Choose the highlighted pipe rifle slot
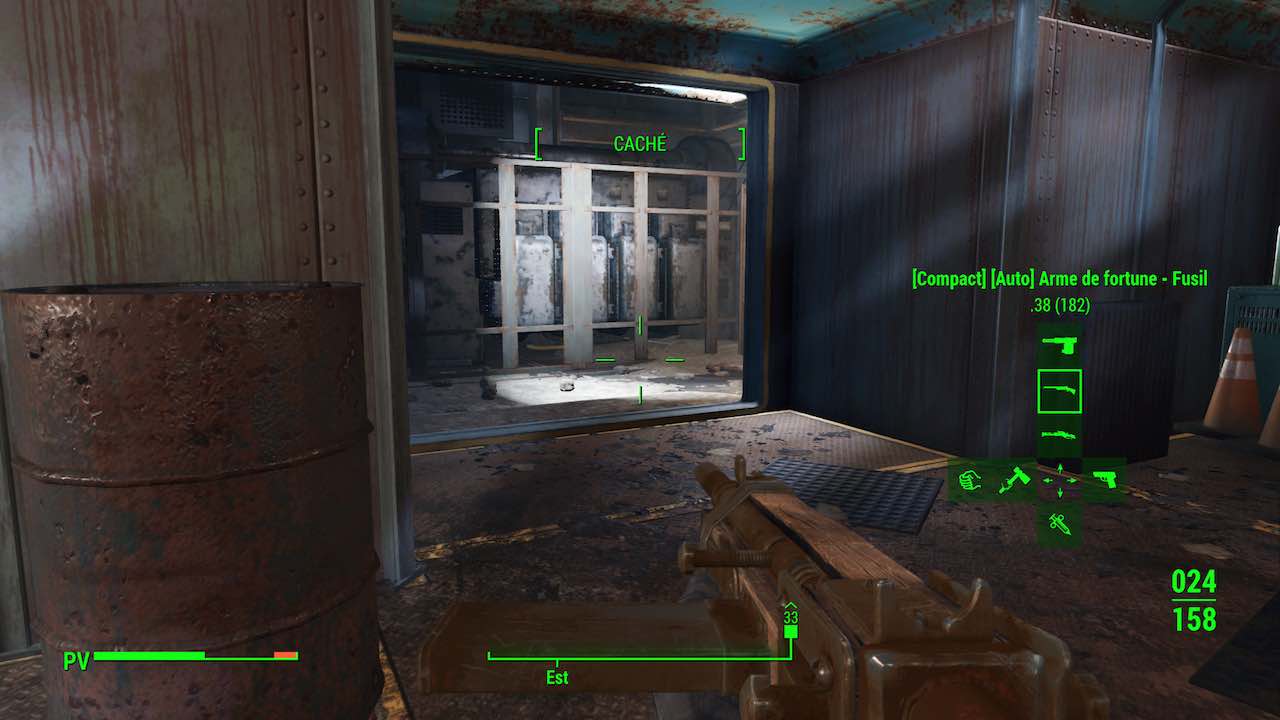Image resolution: width=1280 pixels, height=720 pixels. click(1059, 391)
